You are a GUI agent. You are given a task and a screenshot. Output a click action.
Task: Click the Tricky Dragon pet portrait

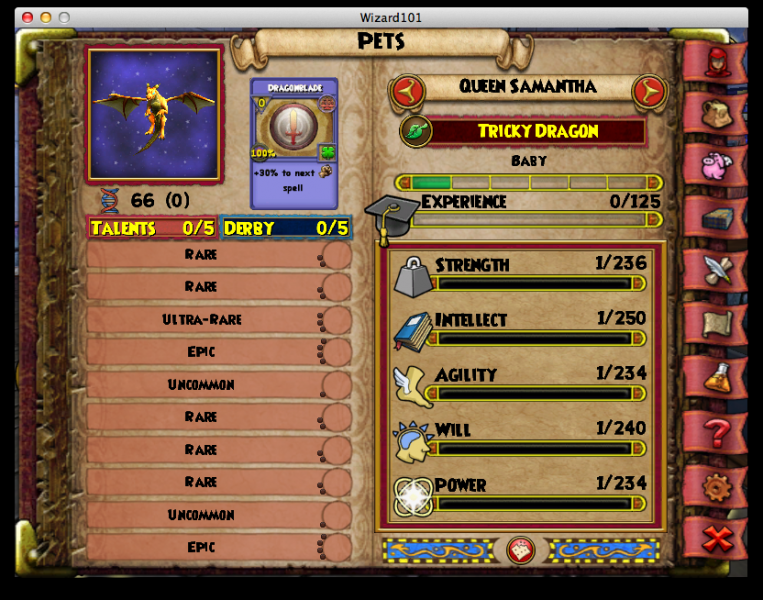click(x=155, y=114)
